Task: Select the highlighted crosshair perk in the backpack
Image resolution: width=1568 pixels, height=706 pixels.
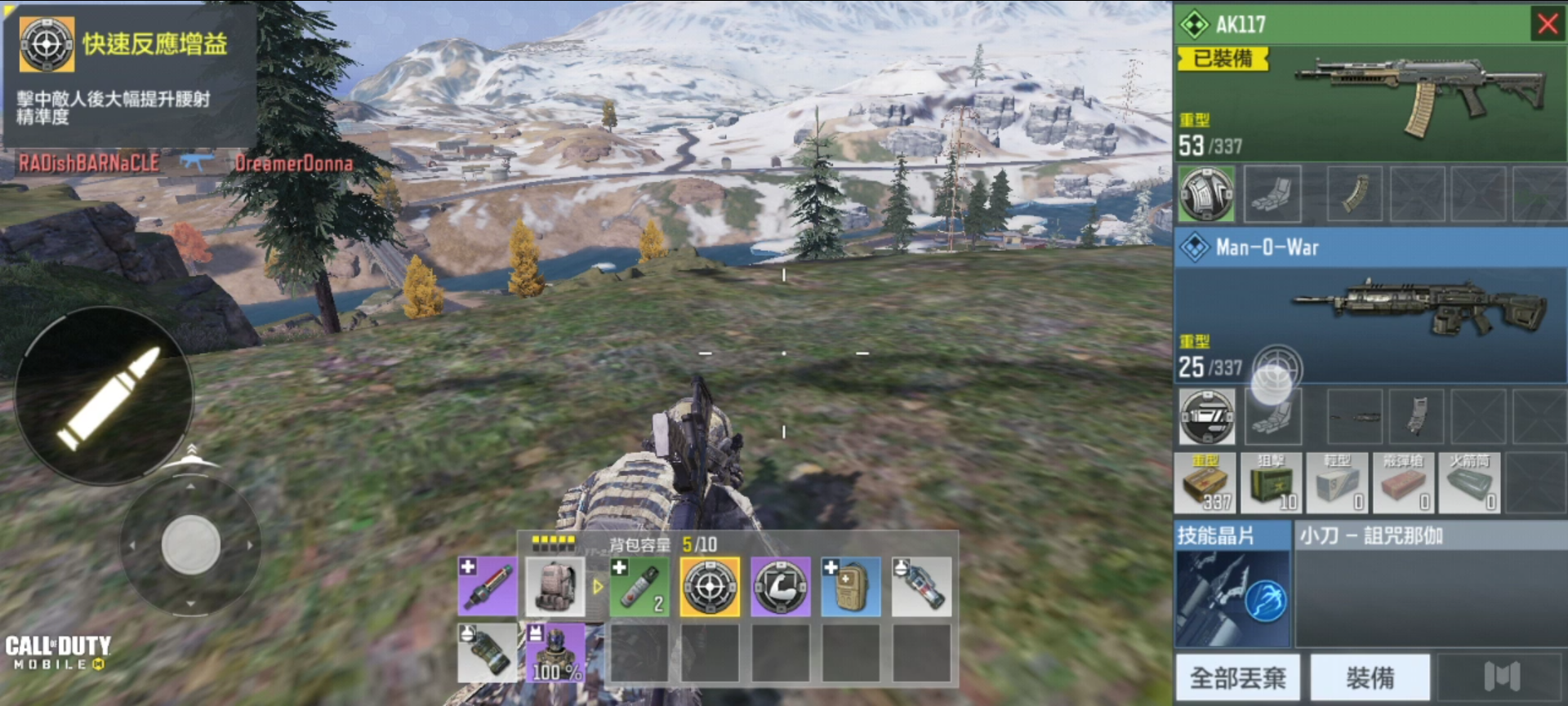Action: tap(710, 587)
